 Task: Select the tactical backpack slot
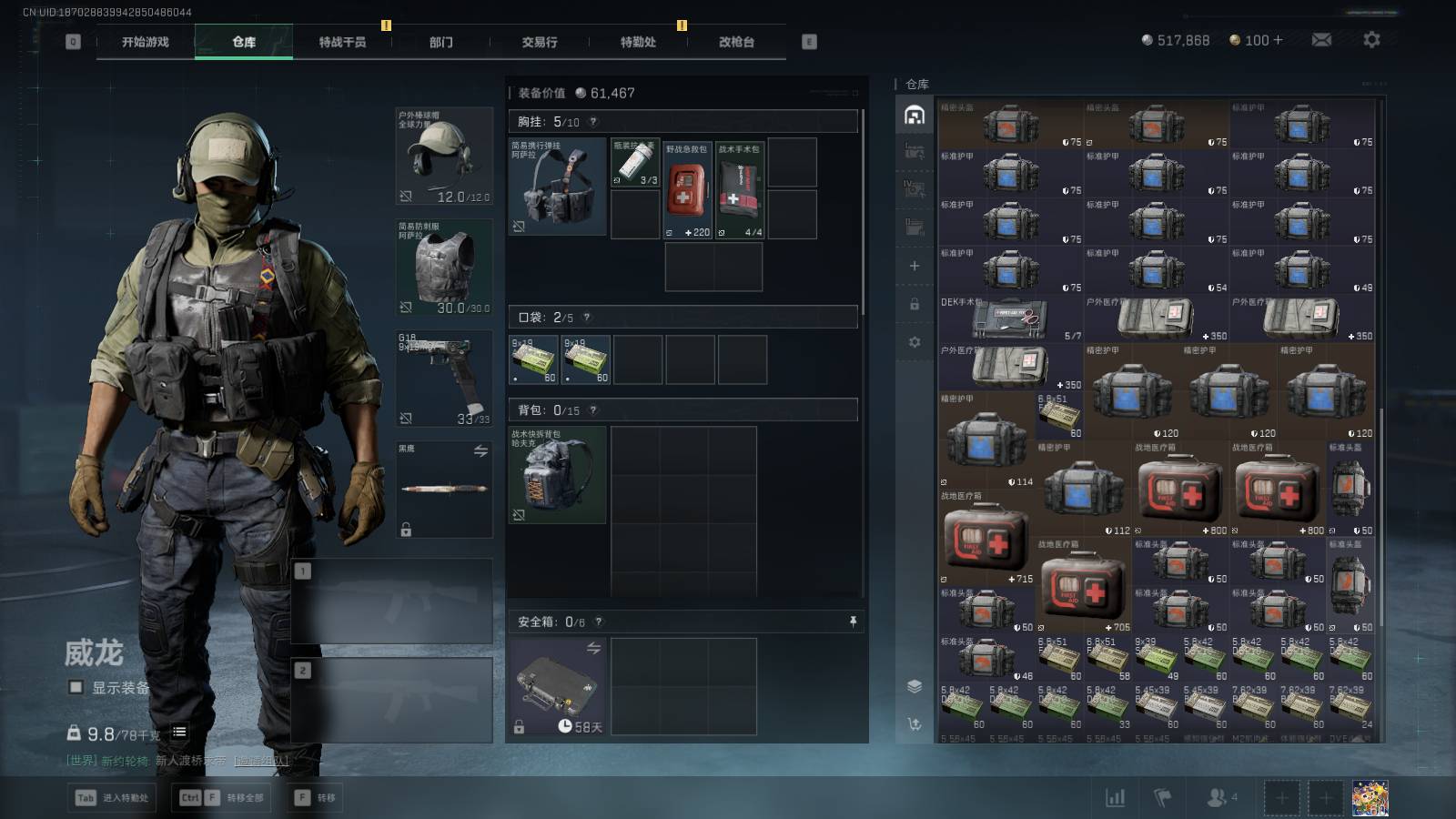557,475
